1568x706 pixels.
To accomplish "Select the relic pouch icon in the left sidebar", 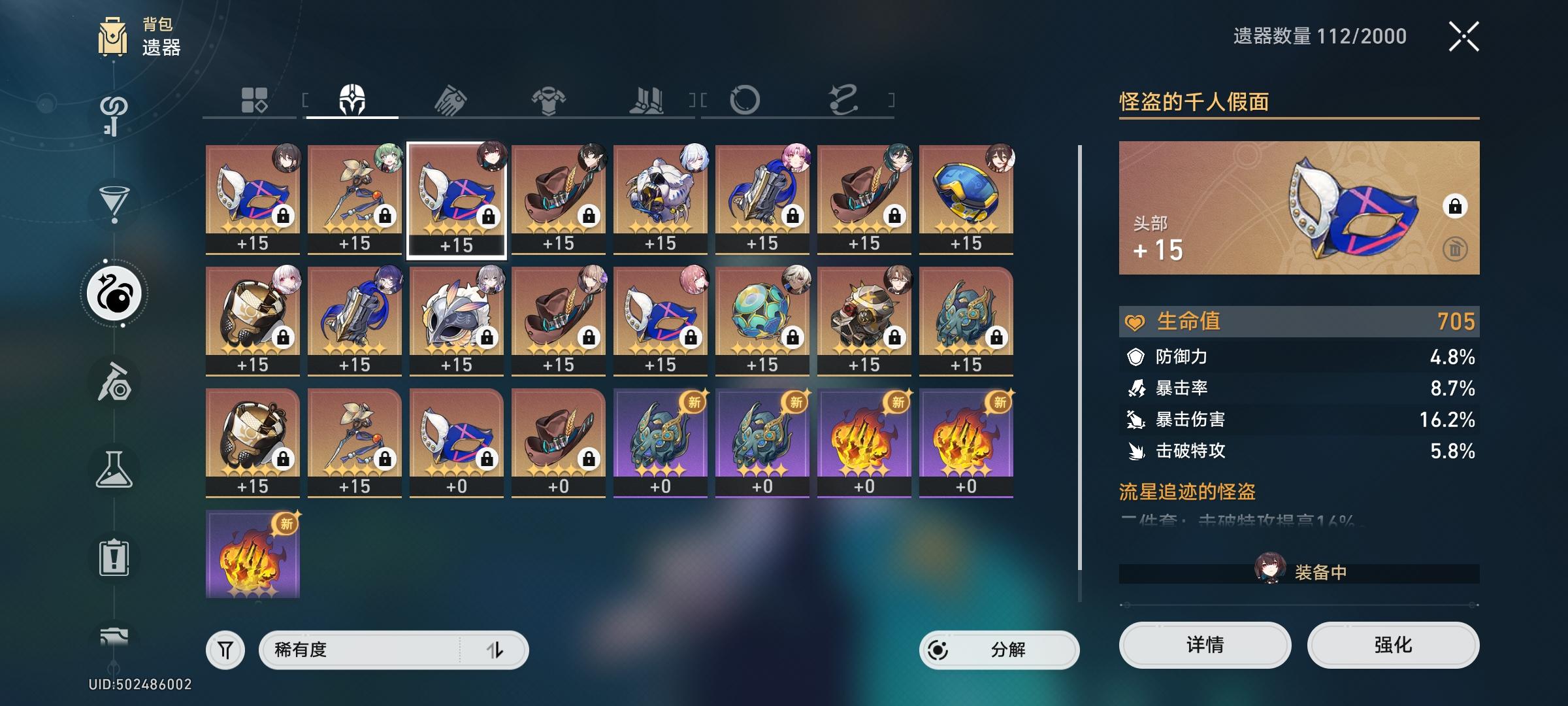I will (114, 294).
